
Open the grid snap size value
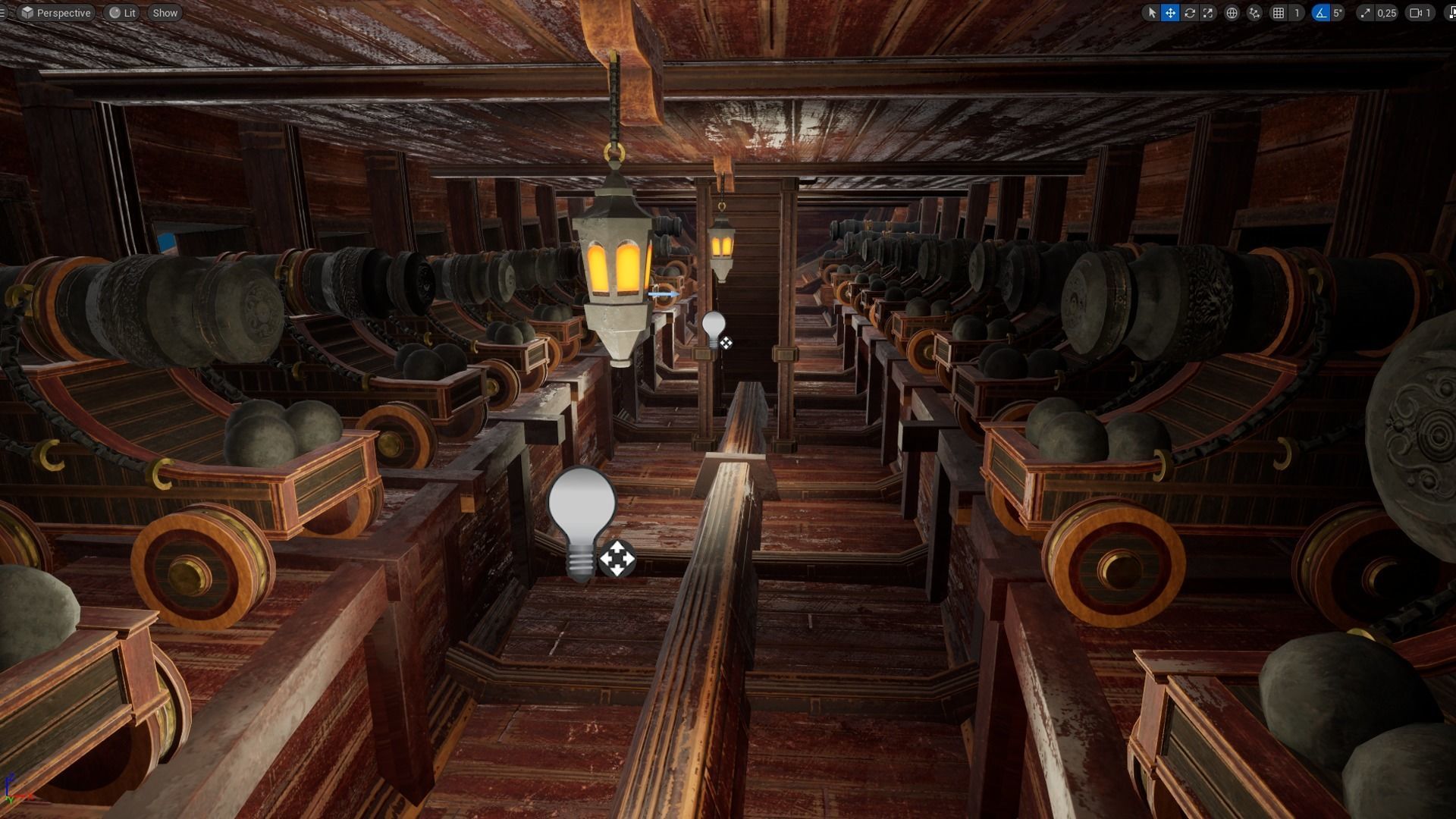click(x=1297, y=13)
